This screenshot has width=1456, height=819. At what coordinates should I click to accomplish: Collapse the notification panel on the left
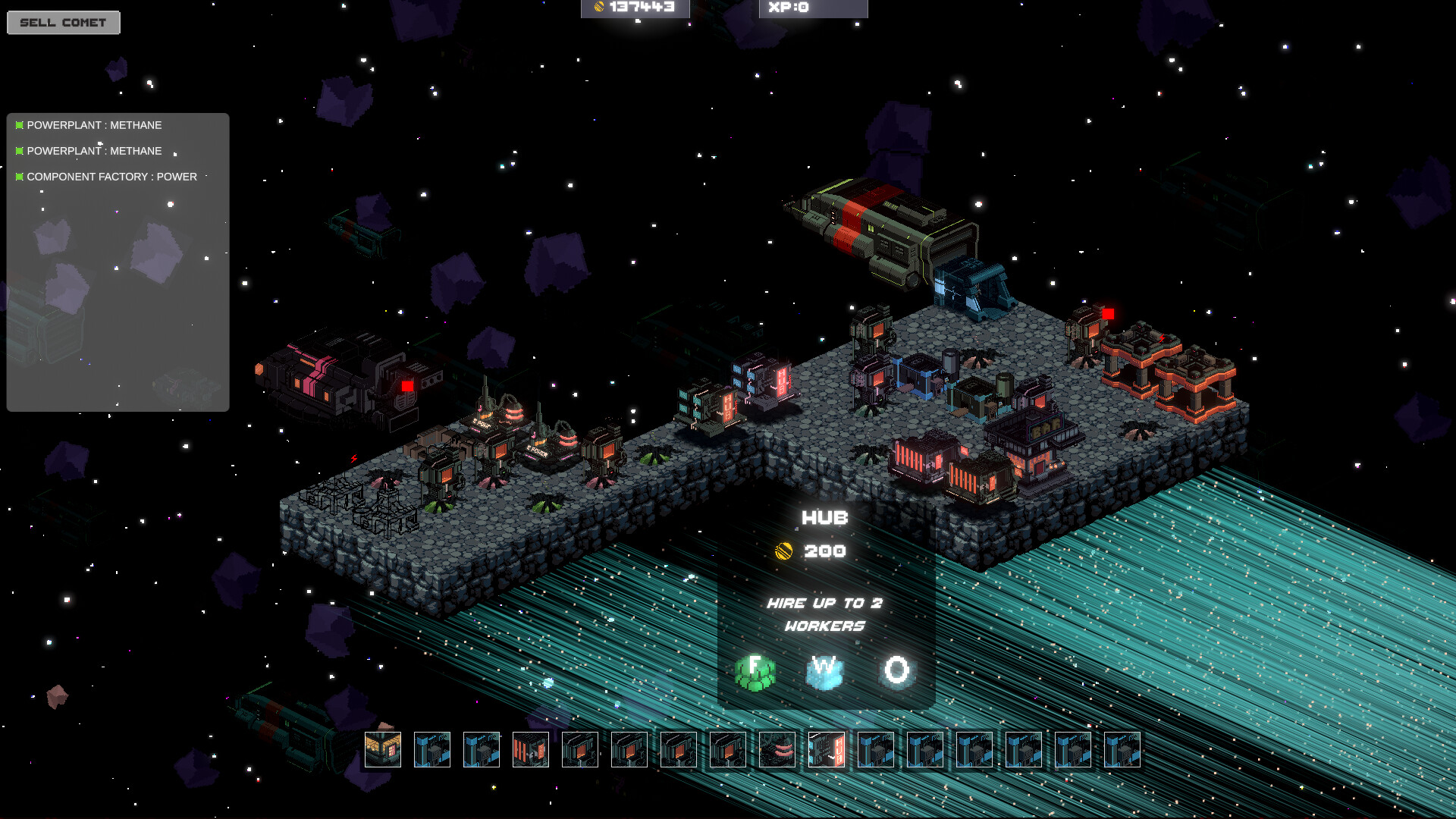pos(118,262)
